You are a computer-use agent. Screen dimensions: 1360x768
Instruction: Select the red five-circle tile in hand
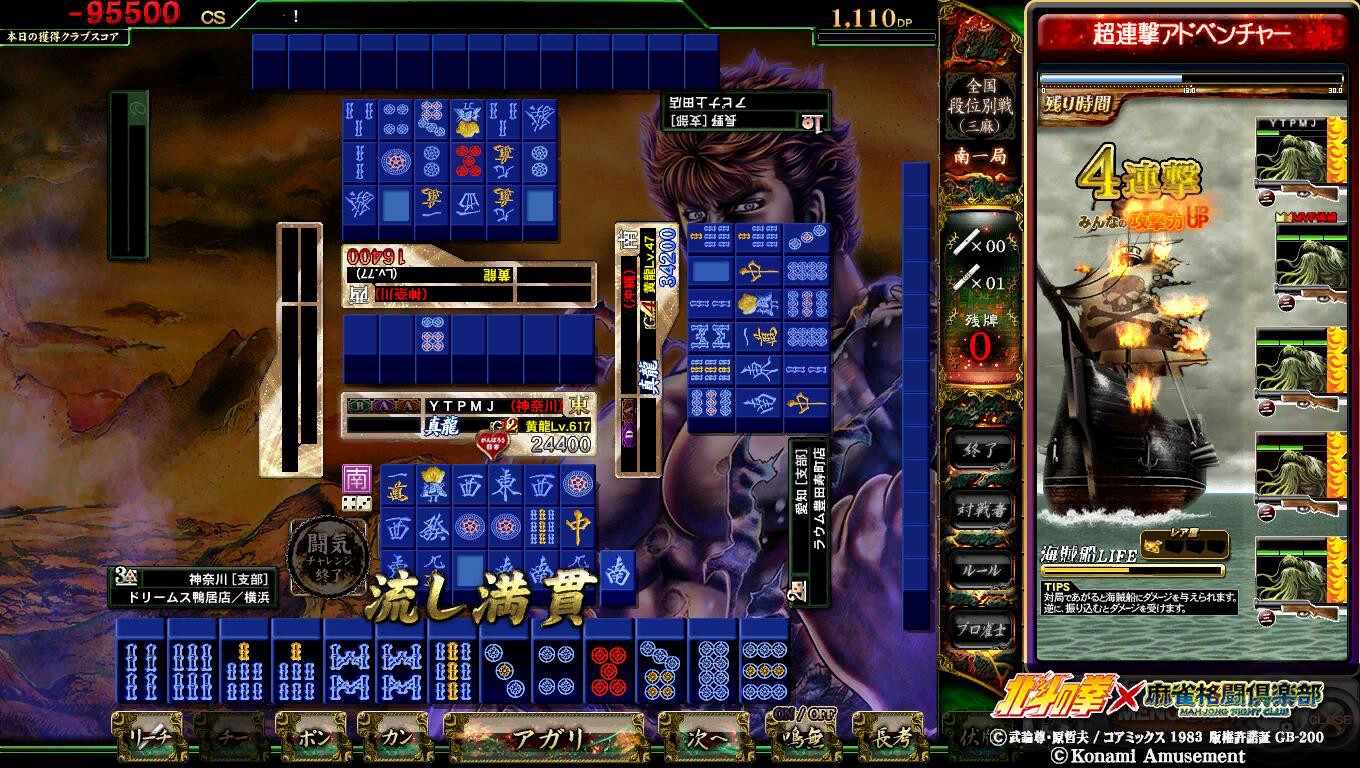pyautogui.click(x=610, y=661)
